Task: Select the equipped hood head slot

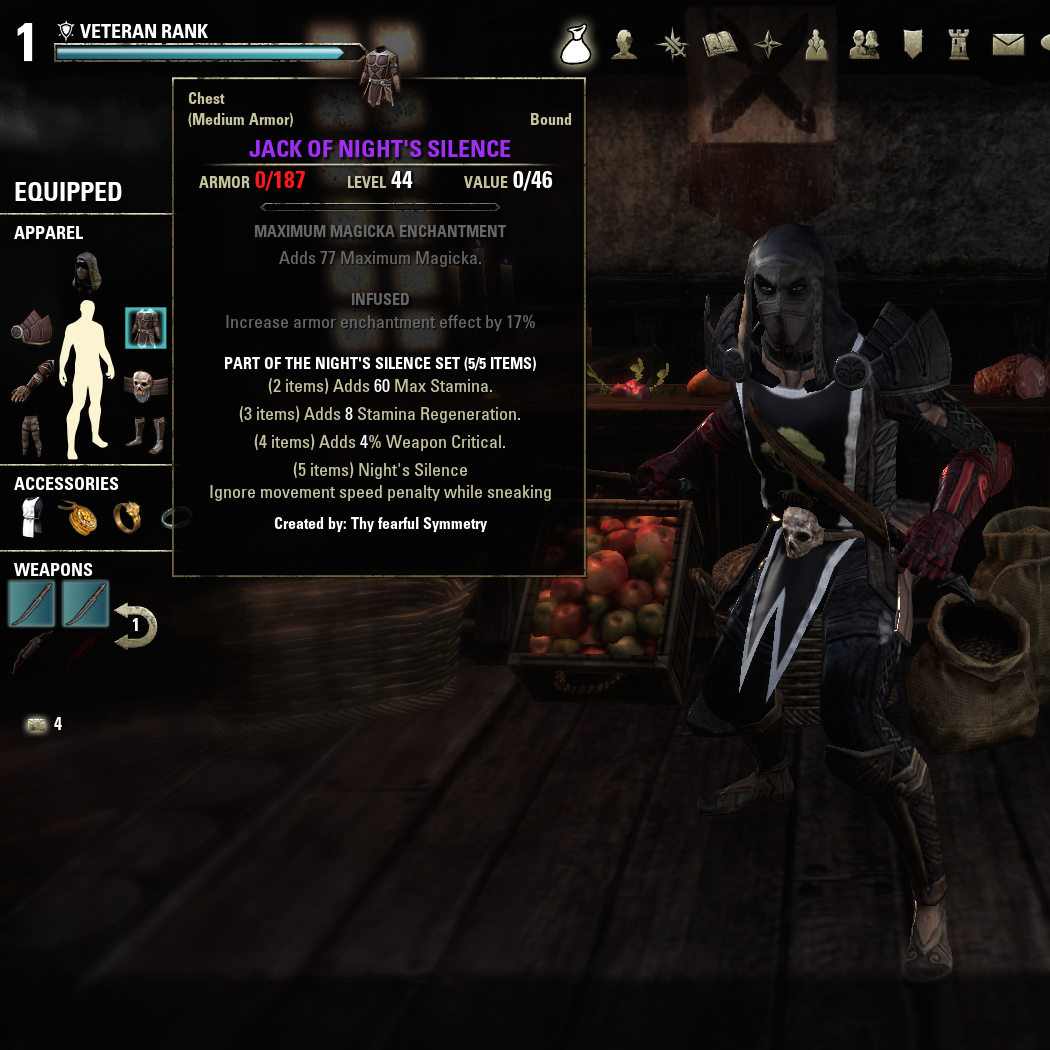Action: 87,271
